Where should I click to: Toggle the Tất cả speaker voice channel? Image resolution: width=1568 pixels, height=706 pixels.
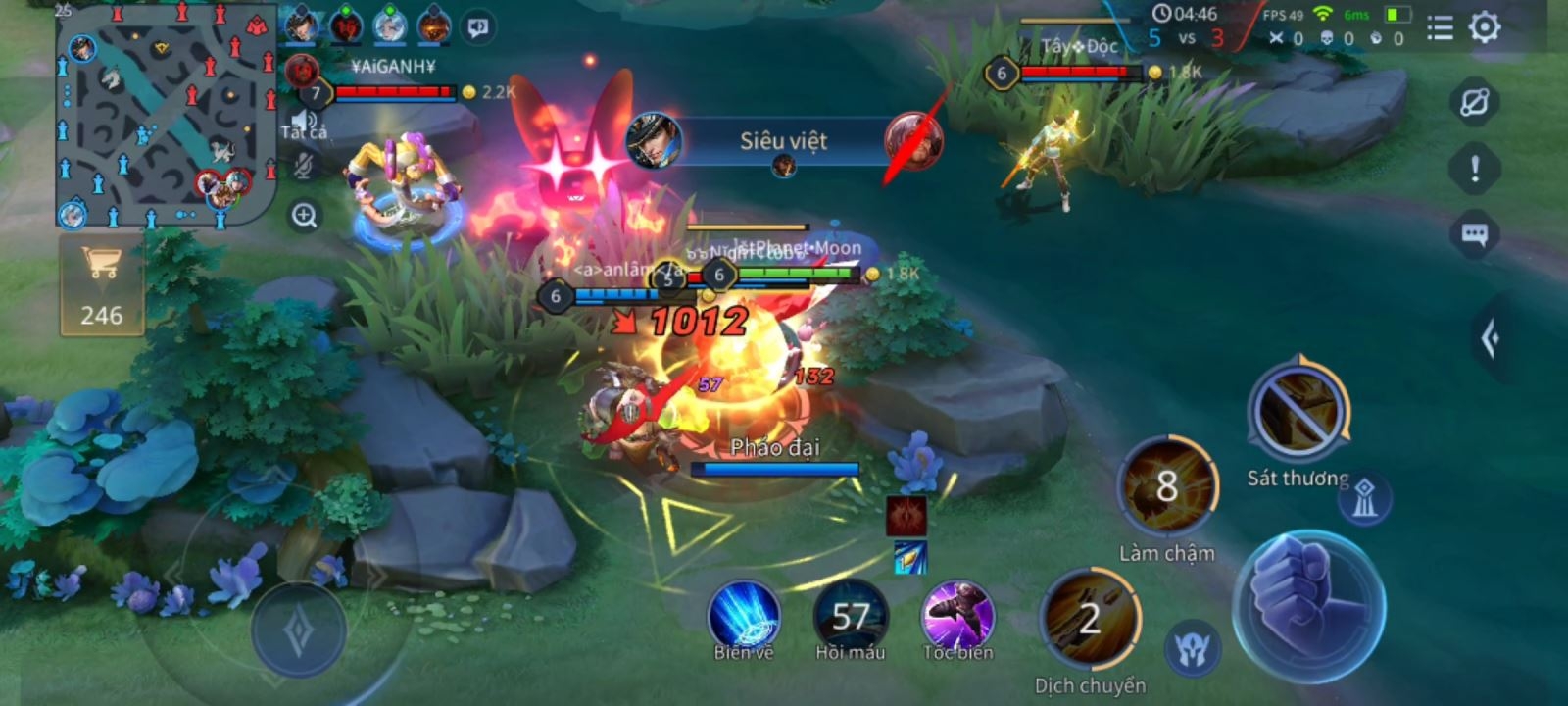(305, 122)
